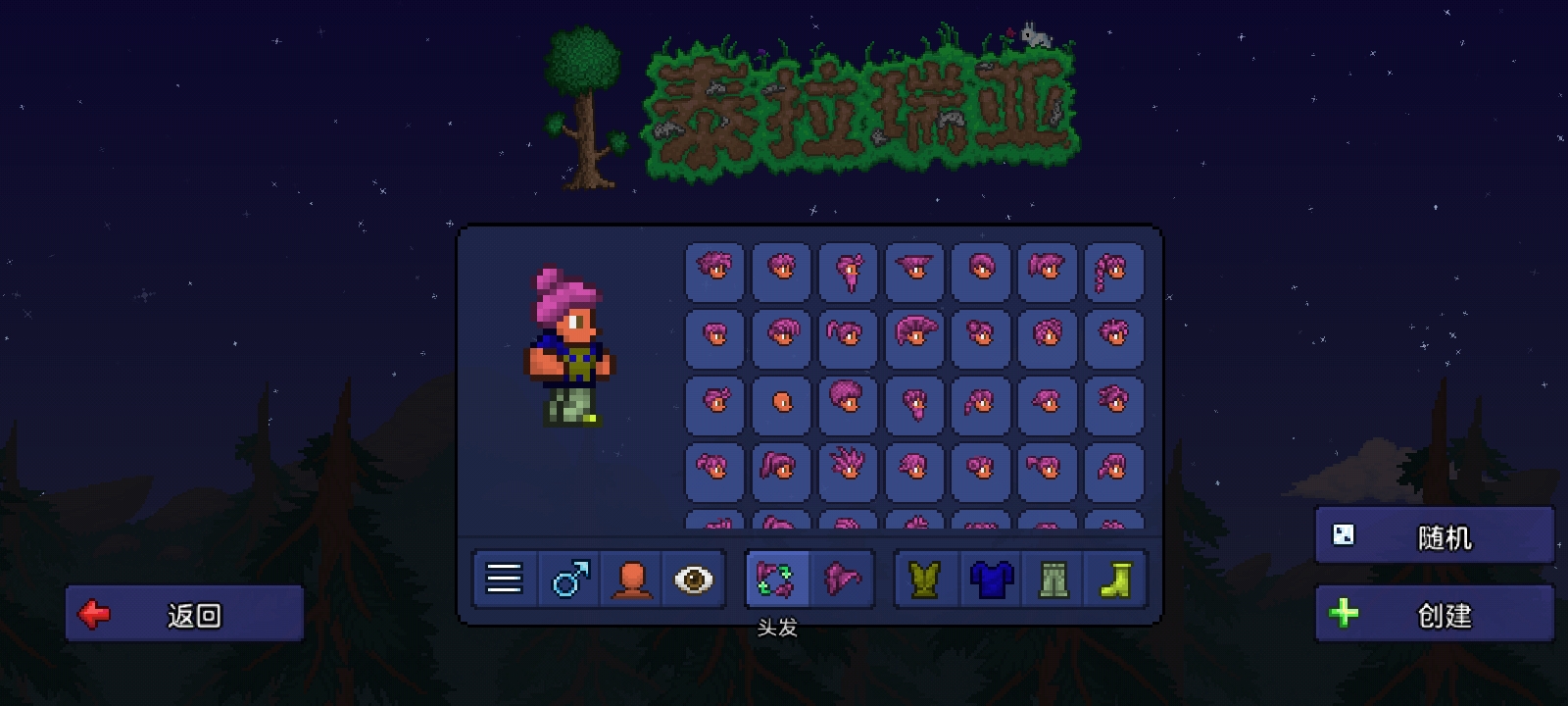The image size is (1568, 706).
Task: Open undershirt customization via yellow garment icon
Action: [925, 579]
